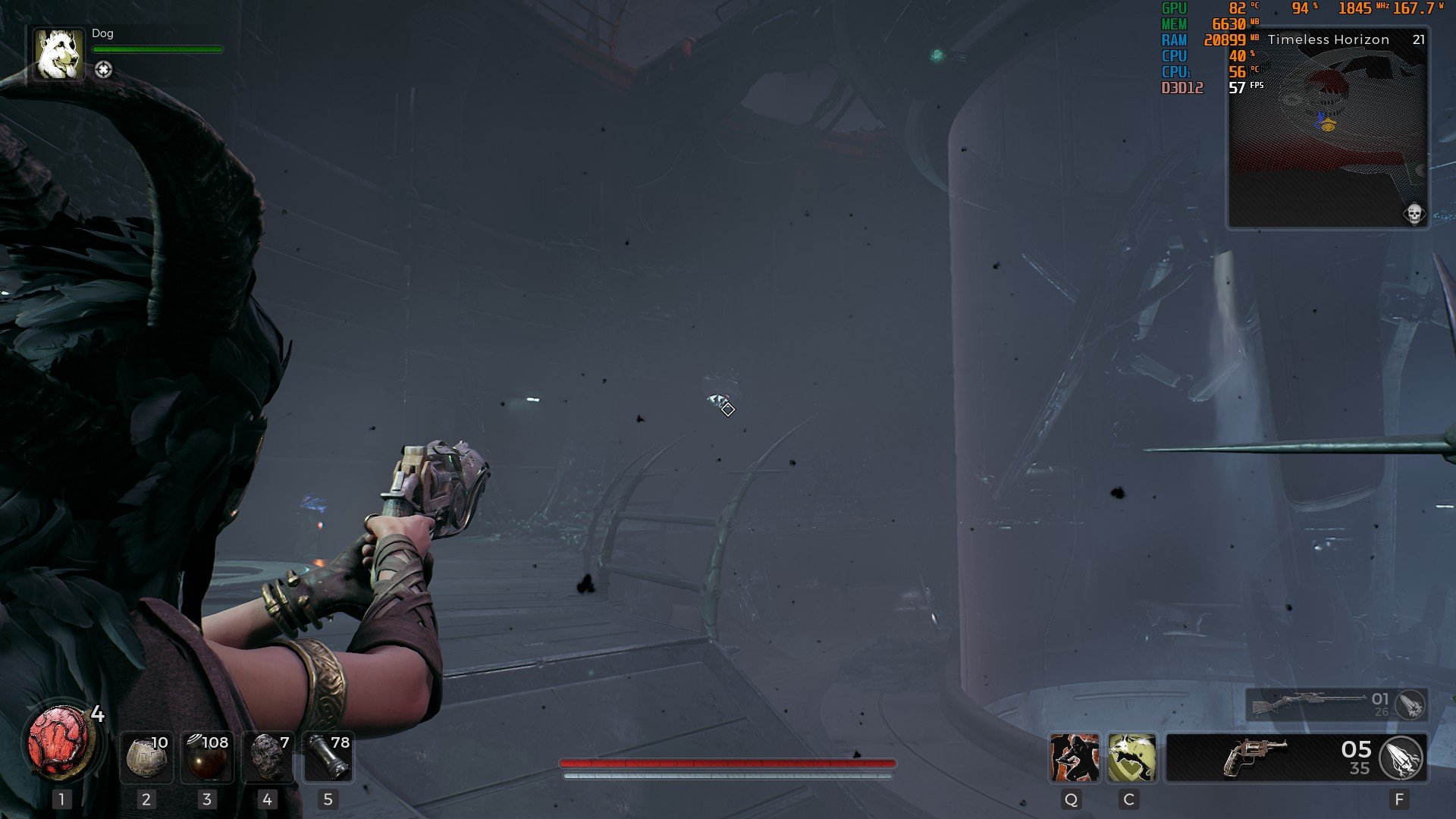Activate the red hooded figure skill
This screenshot has width=1456, height=819.
1074,758
